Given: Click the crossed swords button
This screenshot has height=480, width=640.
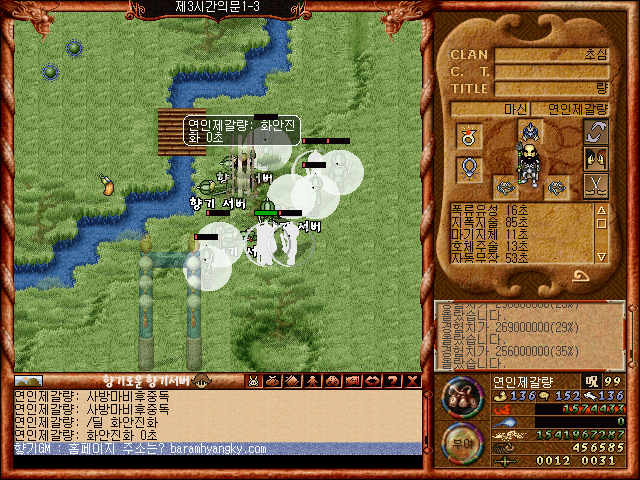Looking at the screenshot, I should coord(596,184).
